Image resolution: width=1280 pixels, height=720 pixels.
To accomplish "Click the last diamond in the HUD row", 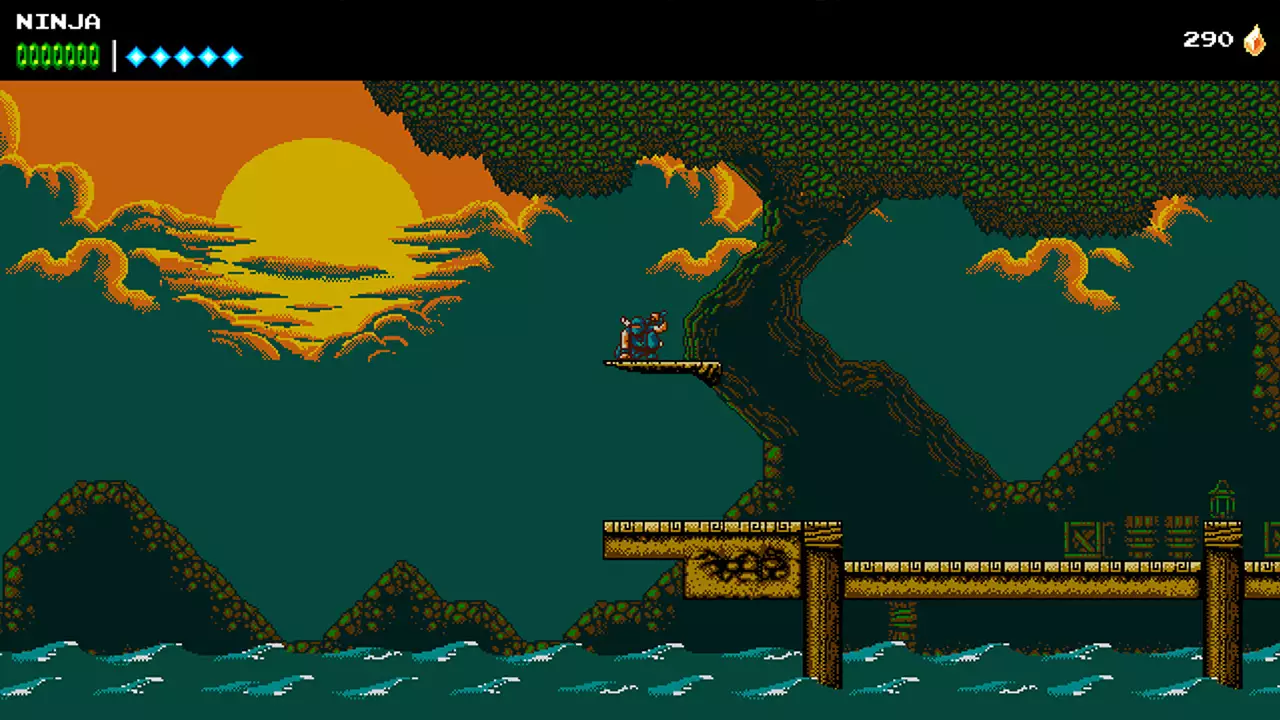I will pos(232,57).
